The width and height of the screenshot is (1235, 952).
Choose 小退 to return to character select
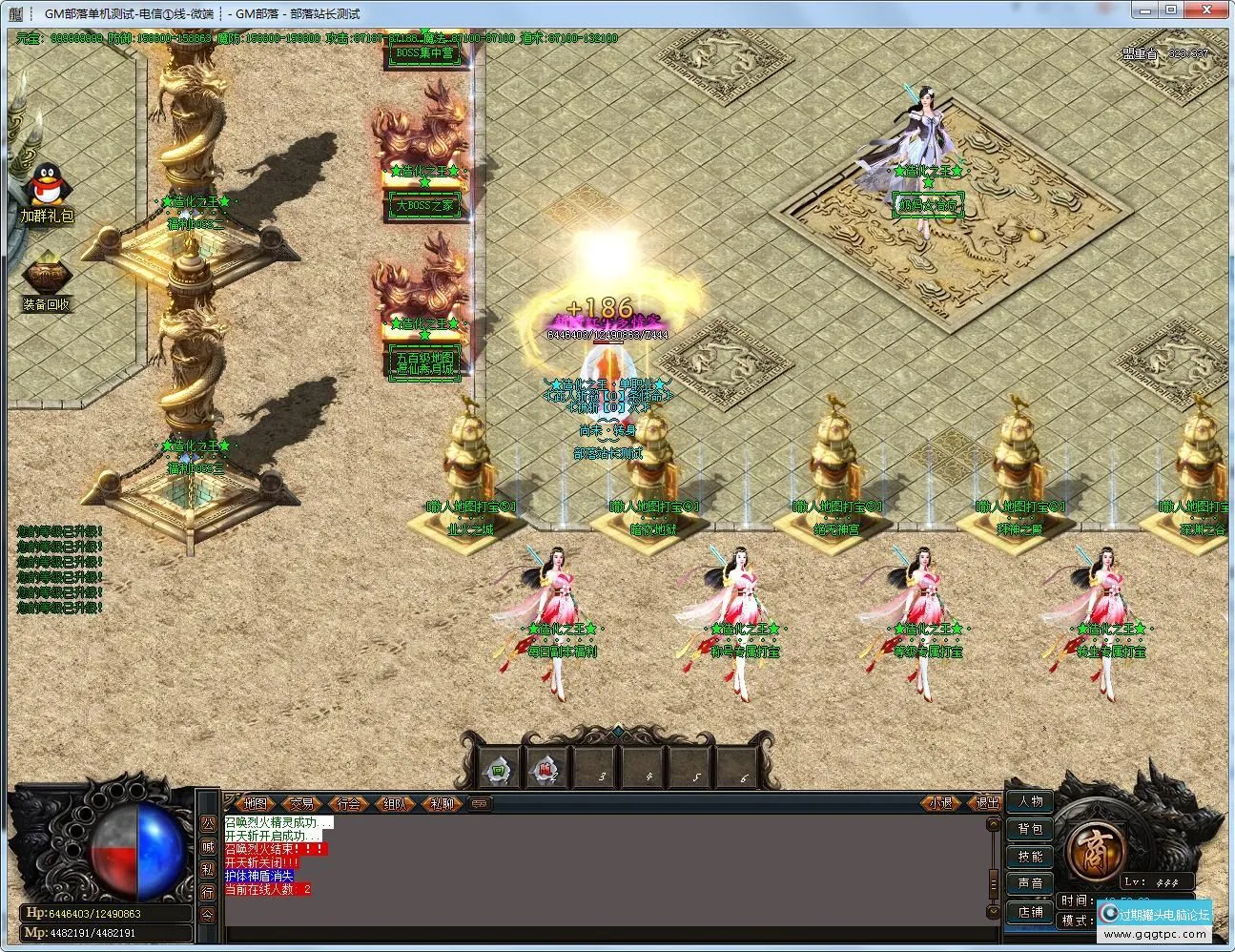click(x=941, y=803)
